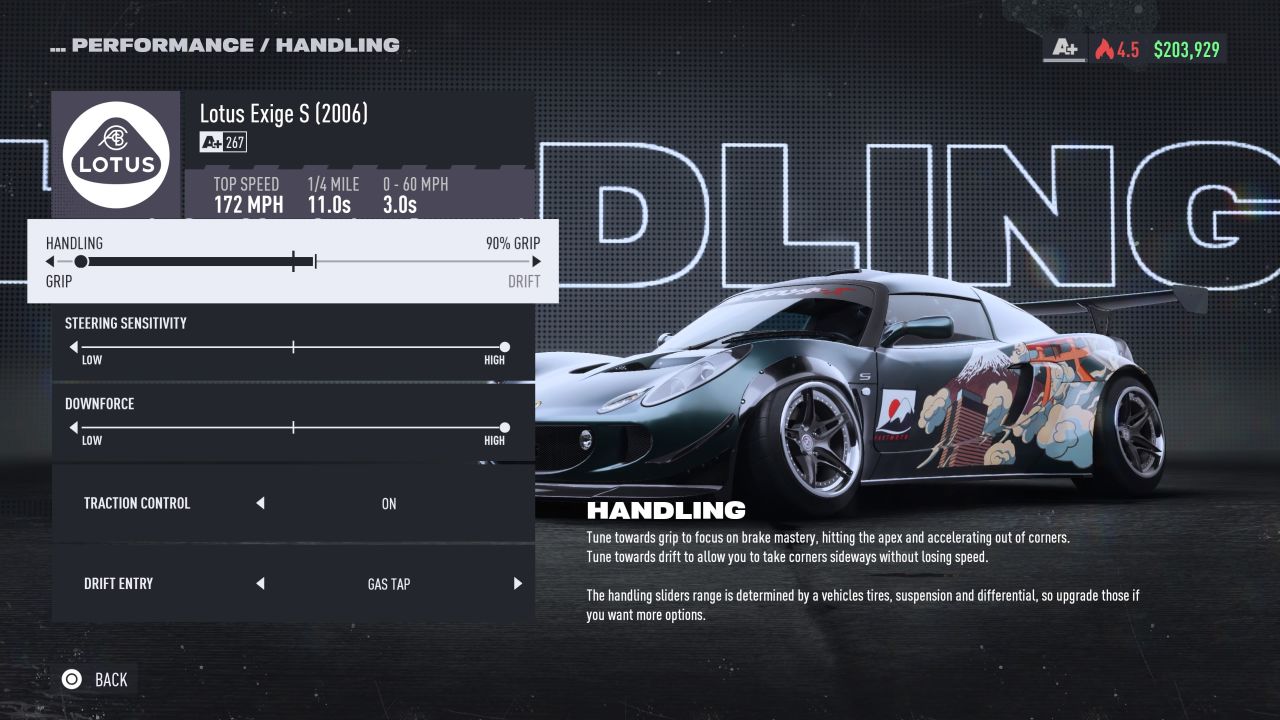
Task: Click the left stepper arrow on Steering Sensitivity
Action: 73,346
